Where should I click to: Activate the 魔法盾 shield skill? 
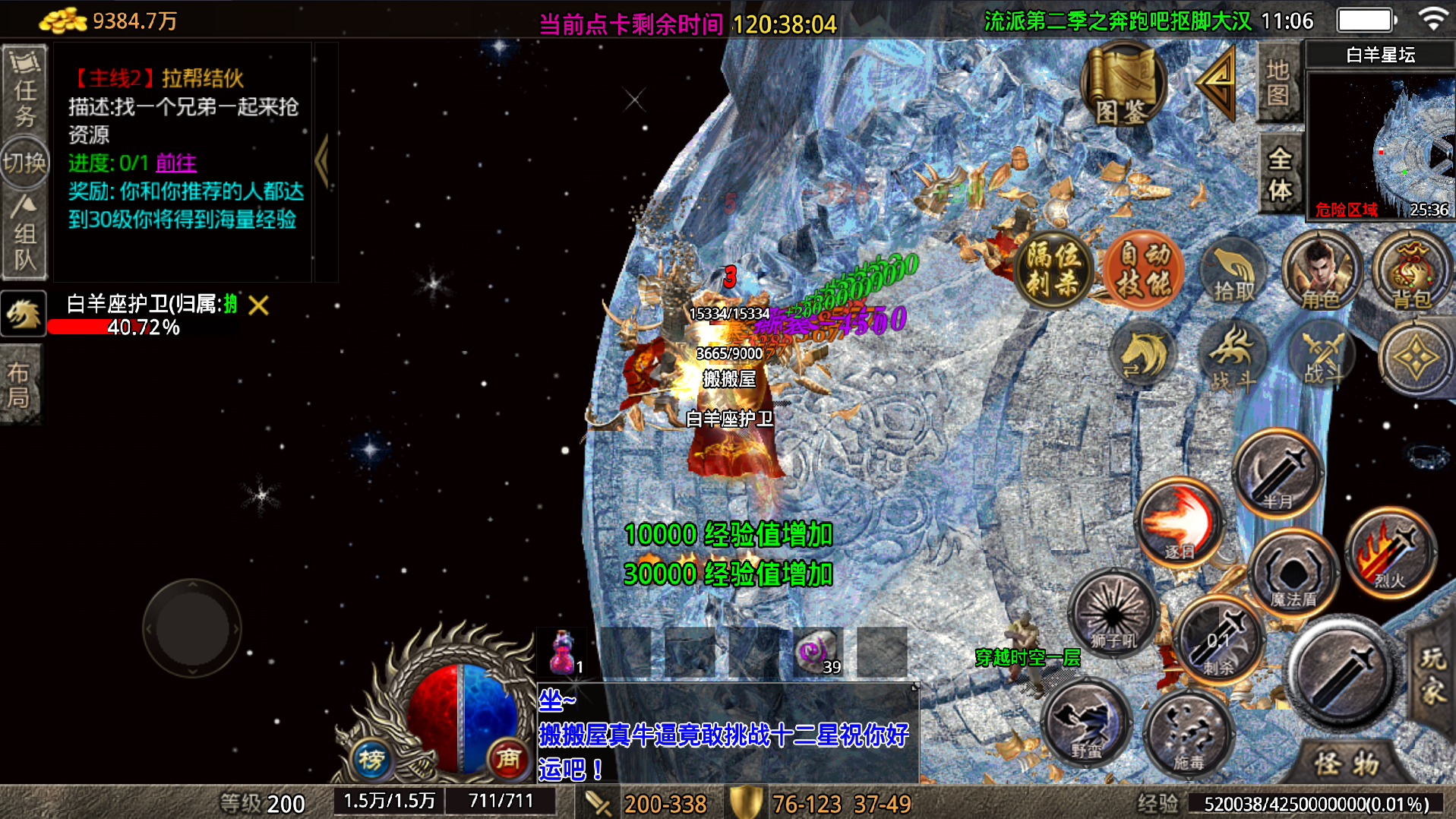1293,574
